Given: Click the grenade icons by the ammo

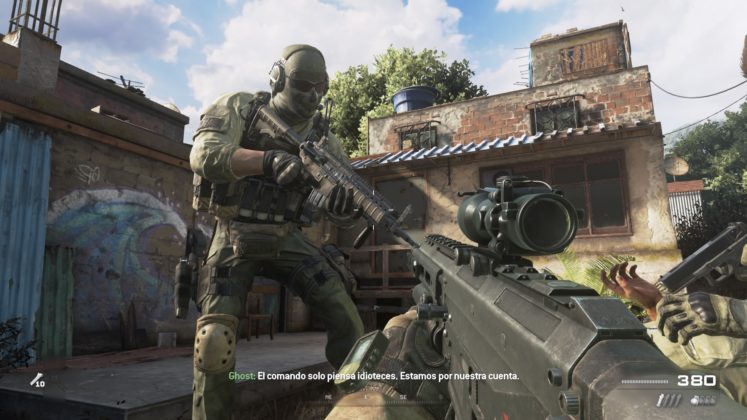Looking at the screenshot, I should coord(702,400).
